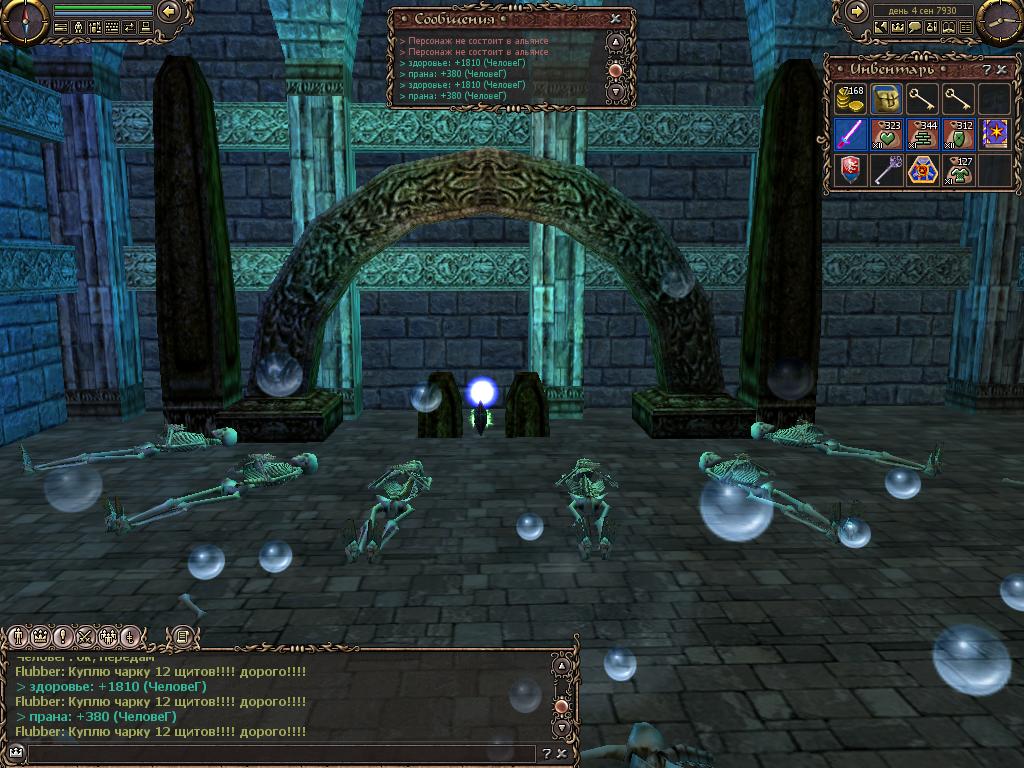Open help for the inventory window
The image size is (1024, 768).
986,69
